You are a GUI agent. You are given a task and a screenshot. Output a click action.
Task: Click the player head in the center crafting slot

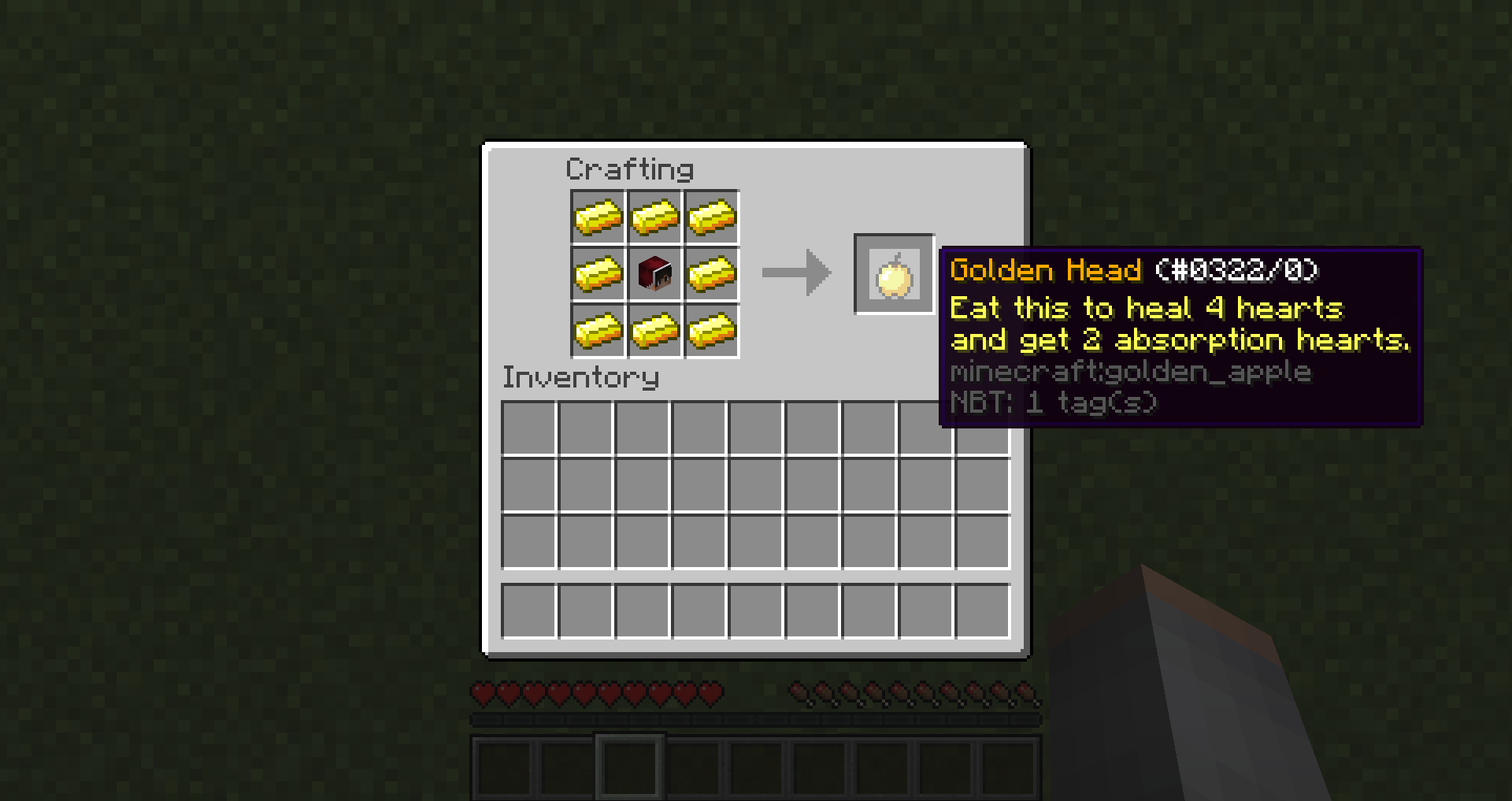point(654,275)
